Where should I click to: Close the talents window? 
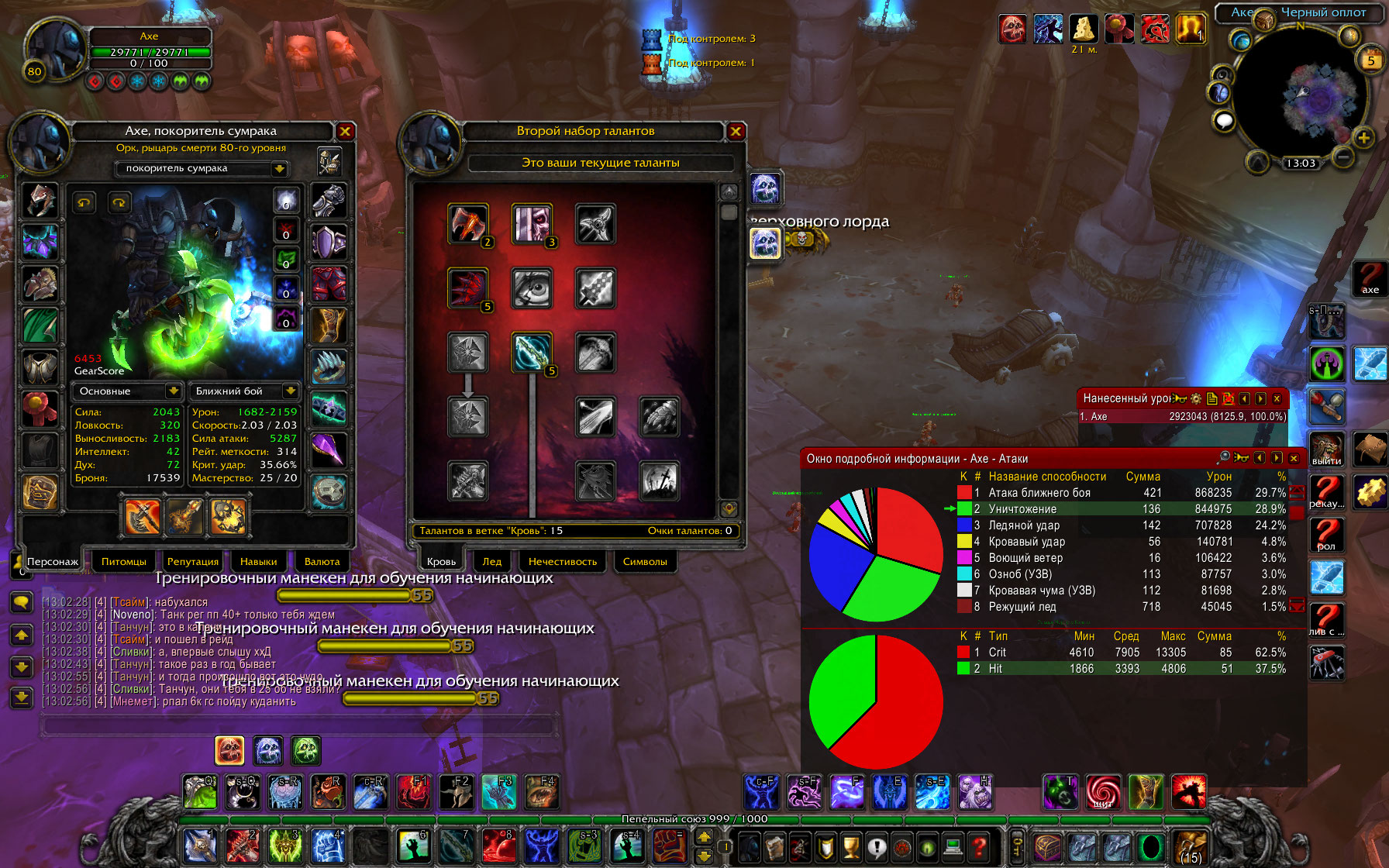click(x=736, y=131)
